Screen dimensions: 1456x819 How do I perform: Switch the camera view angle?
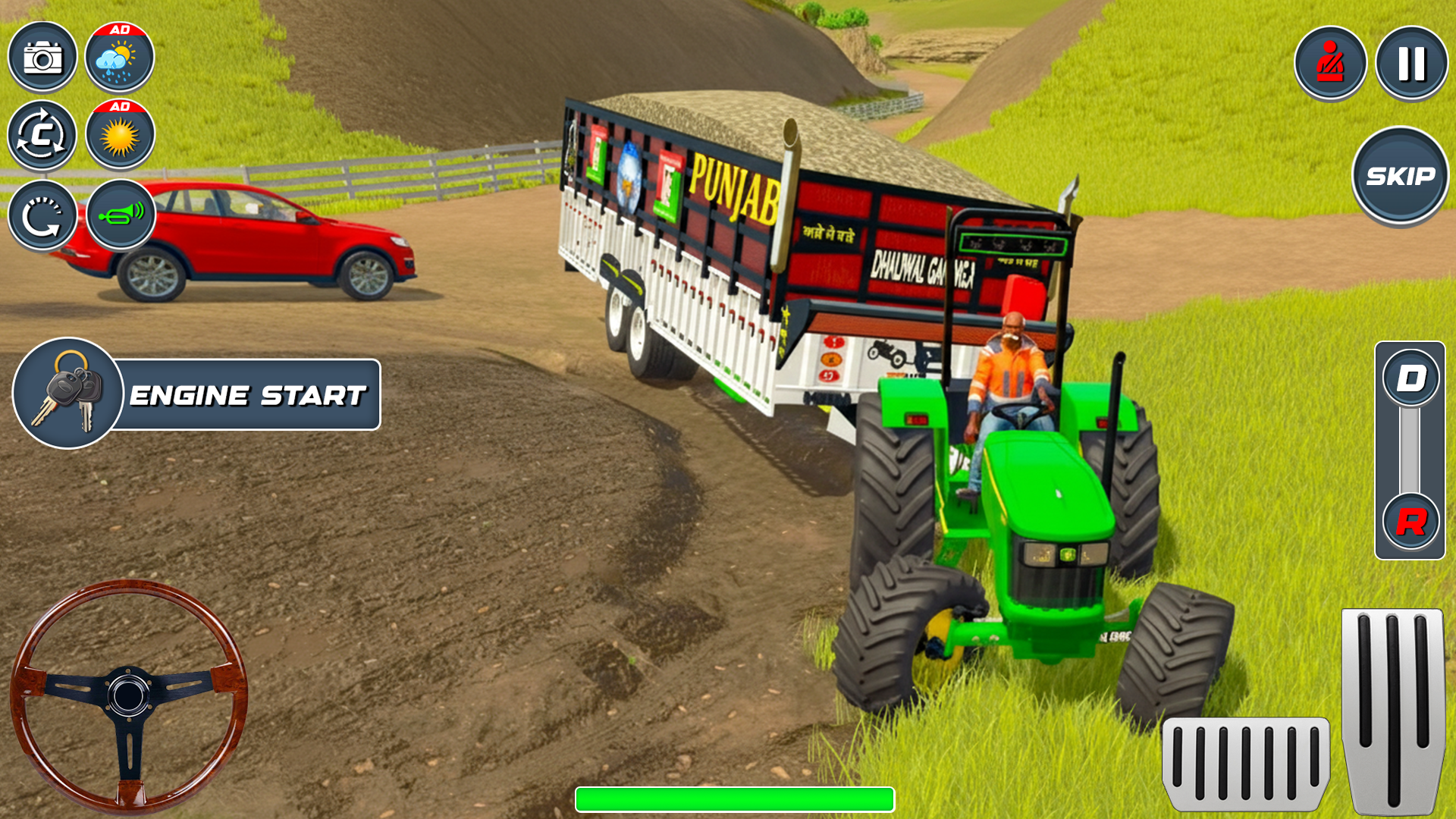click(43, 134)
